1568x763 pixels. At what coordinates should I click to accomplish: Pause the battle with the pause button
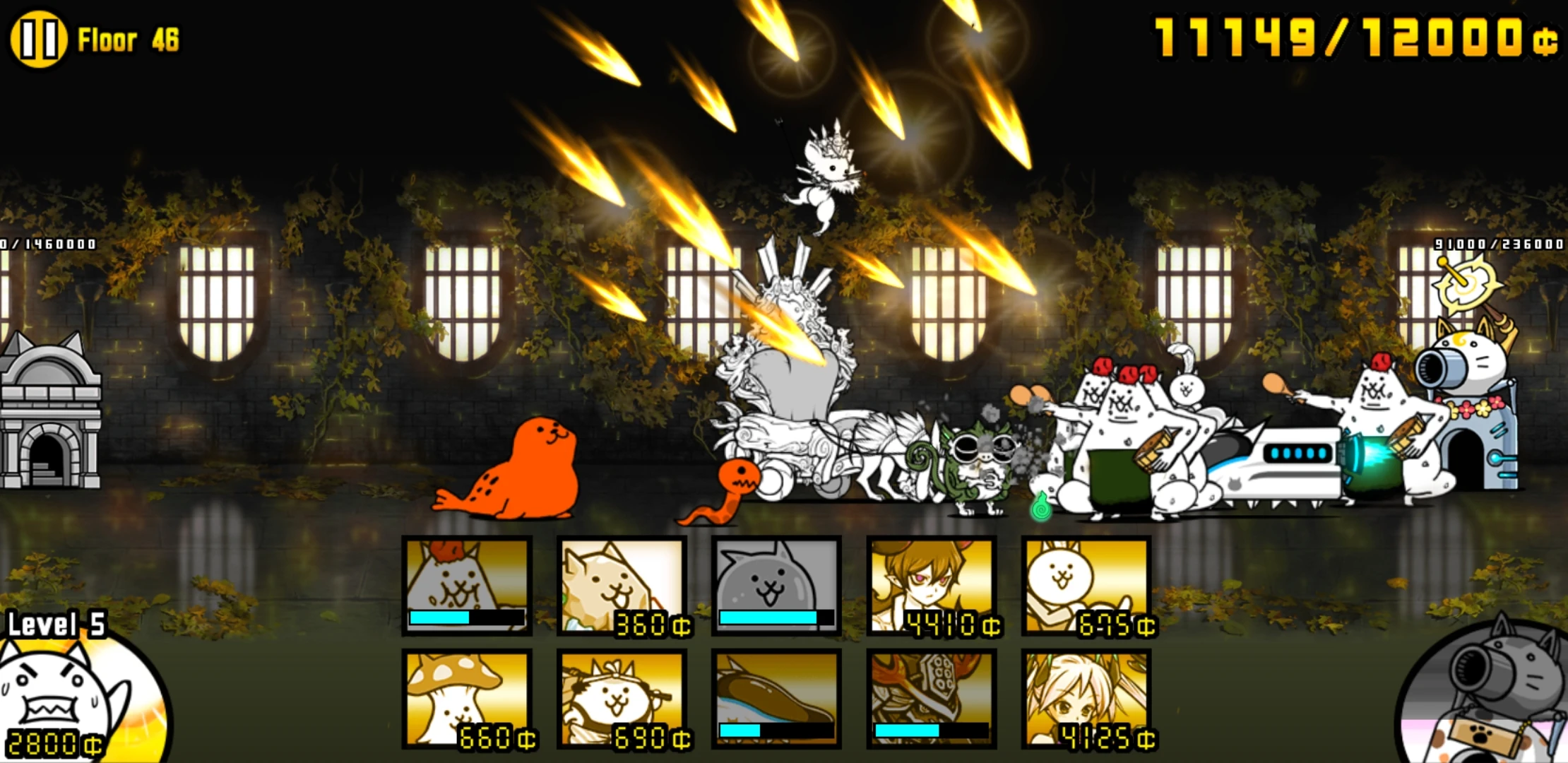click(x=39, y=39)
